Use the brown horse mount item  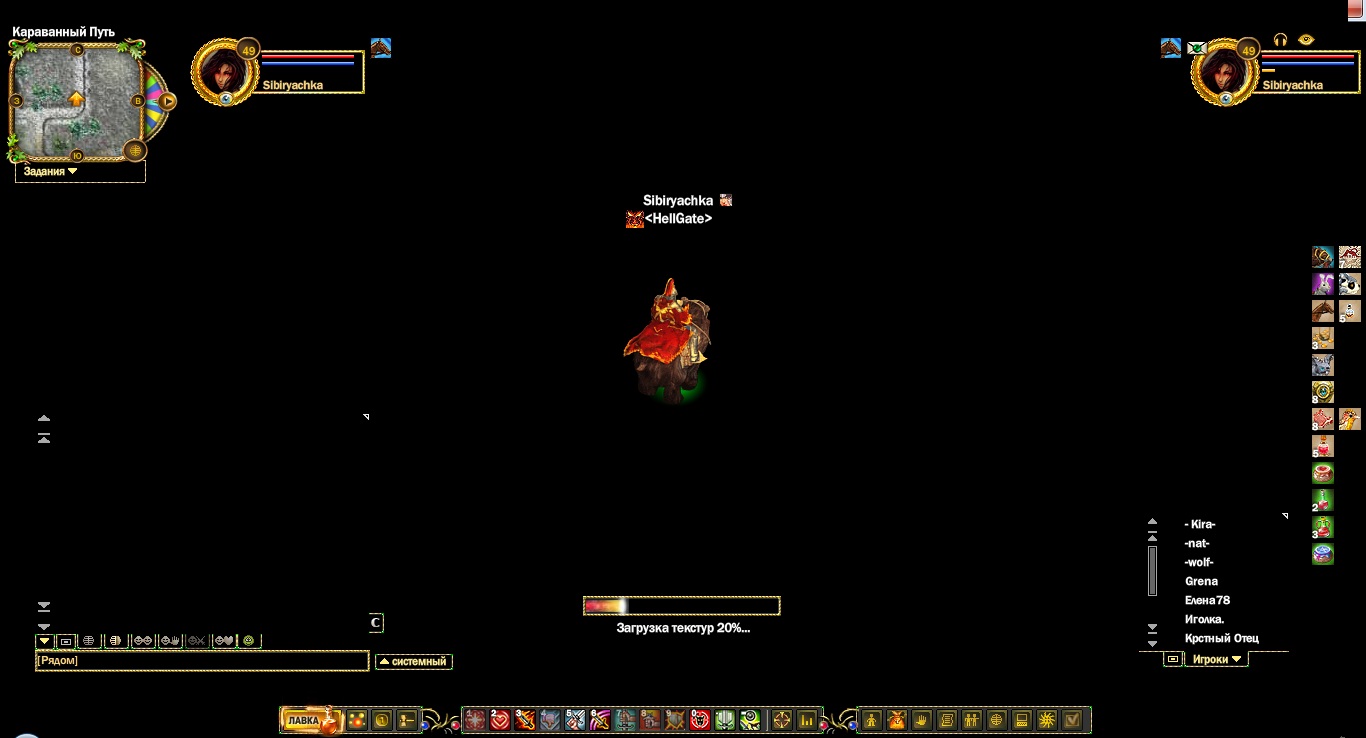pos(1323,311)
